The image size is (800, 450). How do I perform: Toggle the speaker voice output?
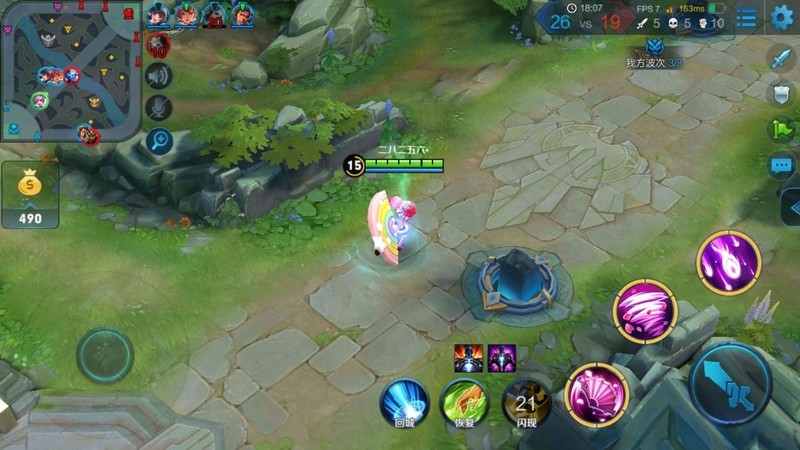pyautogui.click(x=158, y=75)
